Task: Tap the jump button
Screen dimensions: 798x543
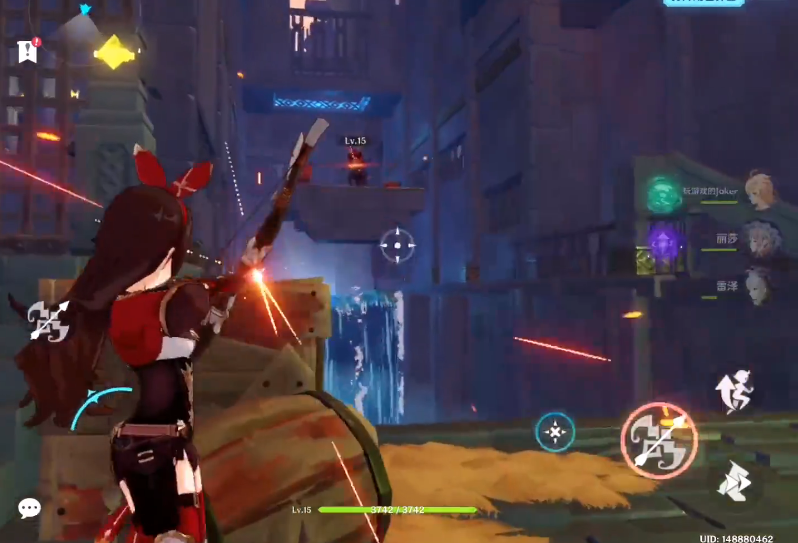Action: click(735, 391)
